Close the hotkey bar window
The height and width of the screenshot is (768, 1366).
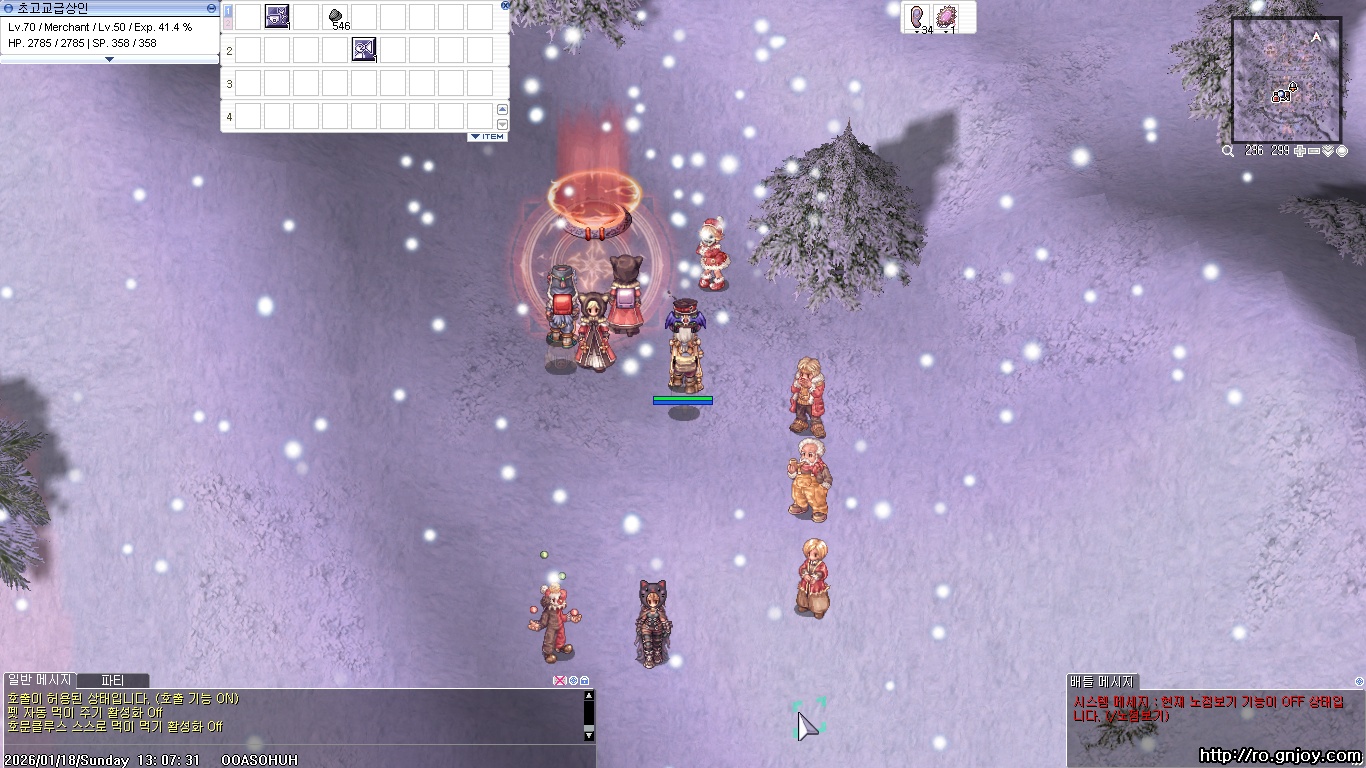505,5
